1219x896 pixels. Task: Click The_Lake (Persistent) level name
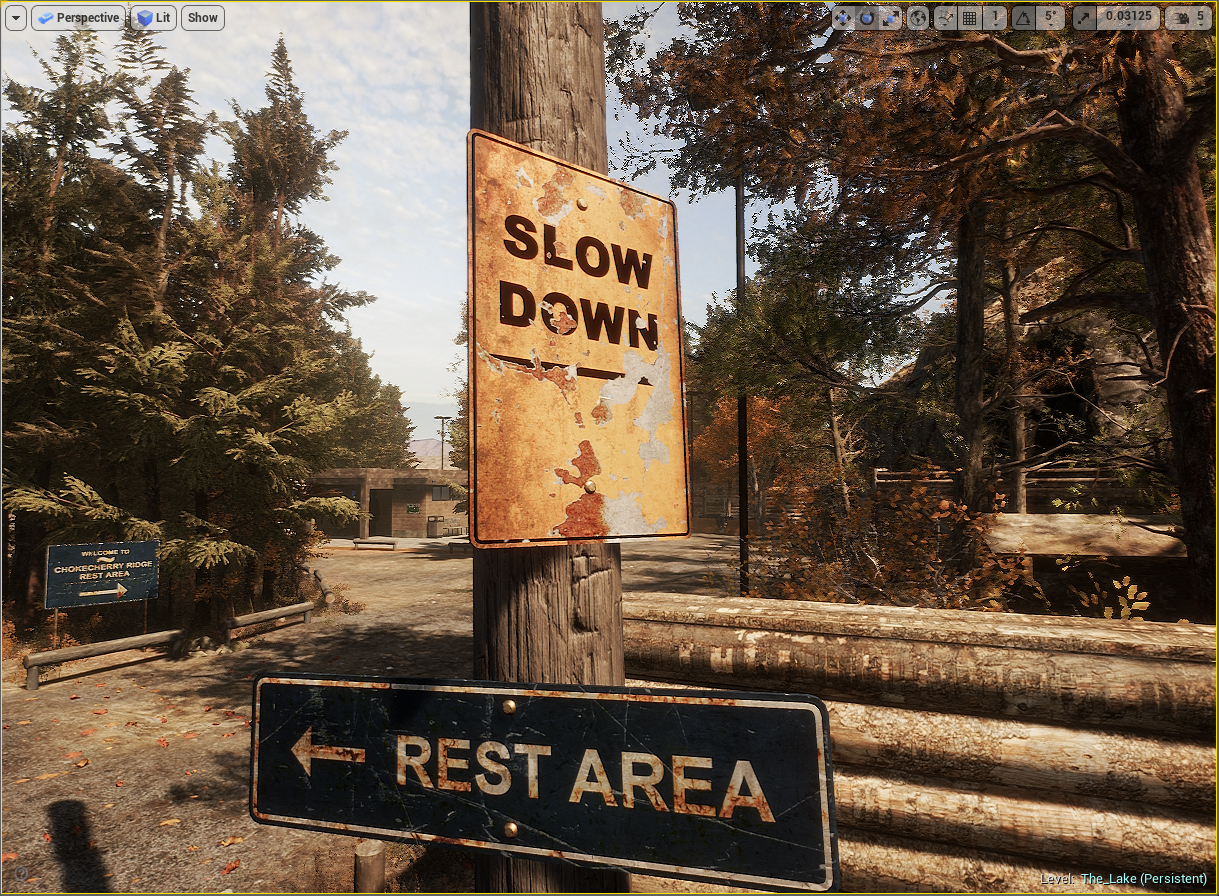[1143, 879]
